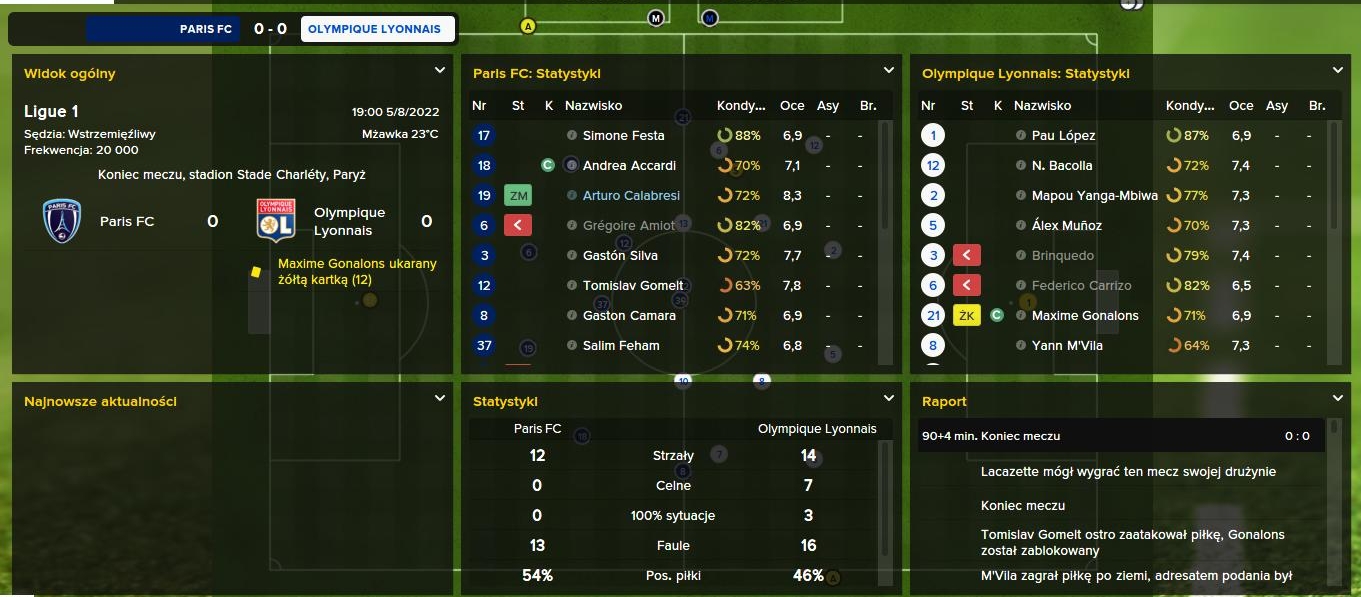Open Olympique Lyonnais: Statystyki panel dropdown

pyautogui.click(x=1337, y=70)
